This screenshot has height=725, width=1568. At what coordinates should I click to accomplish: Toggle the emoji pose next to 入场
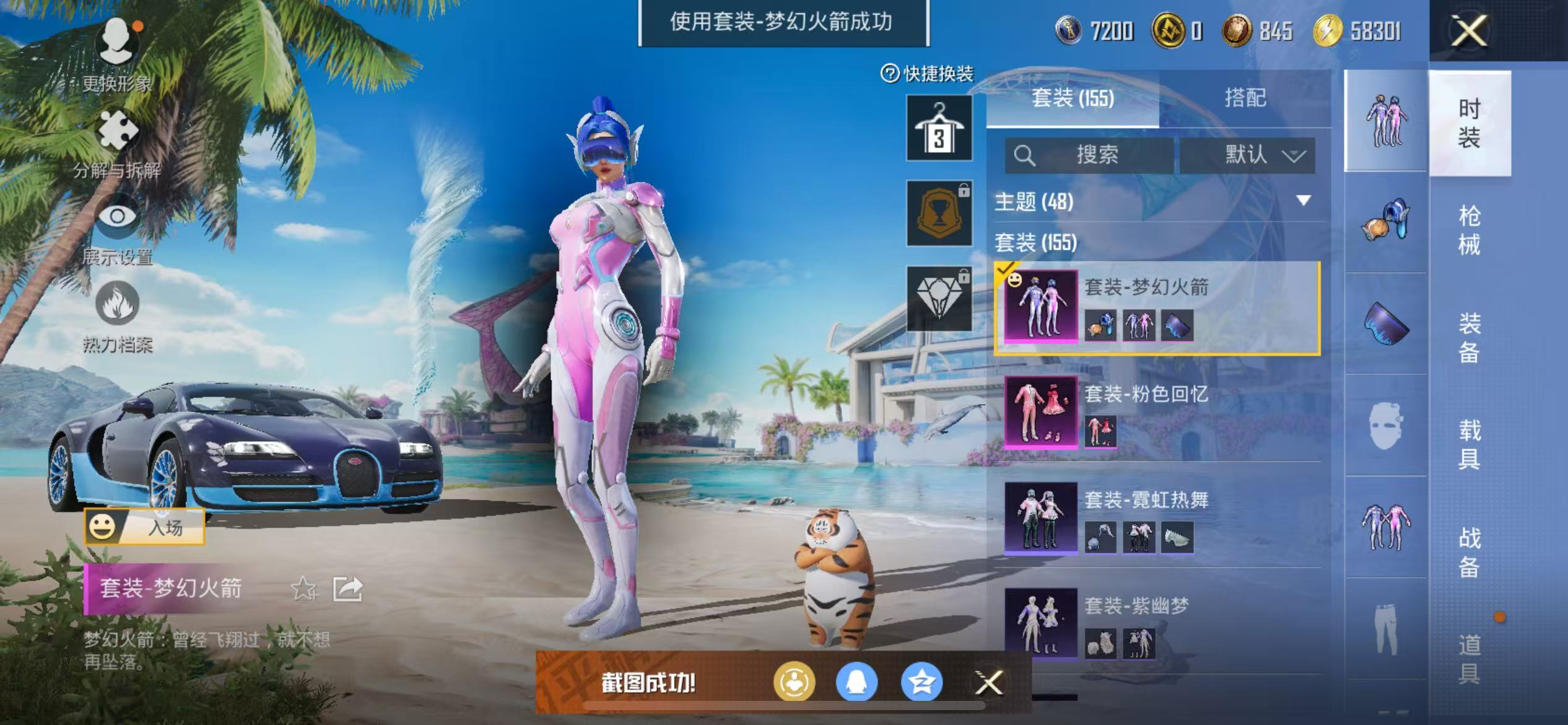(103, 526)
